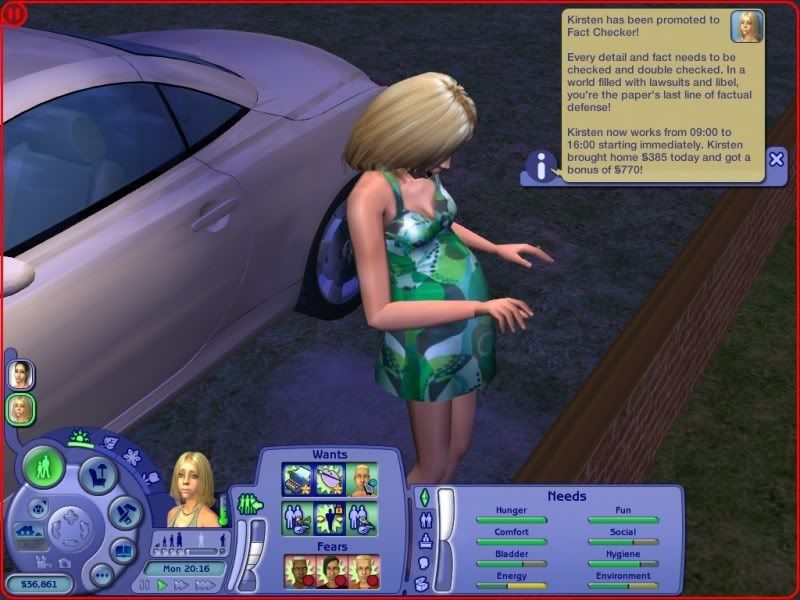This screenshot has width=800, height=600.
Task: Select the dark-haired Sim portrait
Action: point(20,375)
